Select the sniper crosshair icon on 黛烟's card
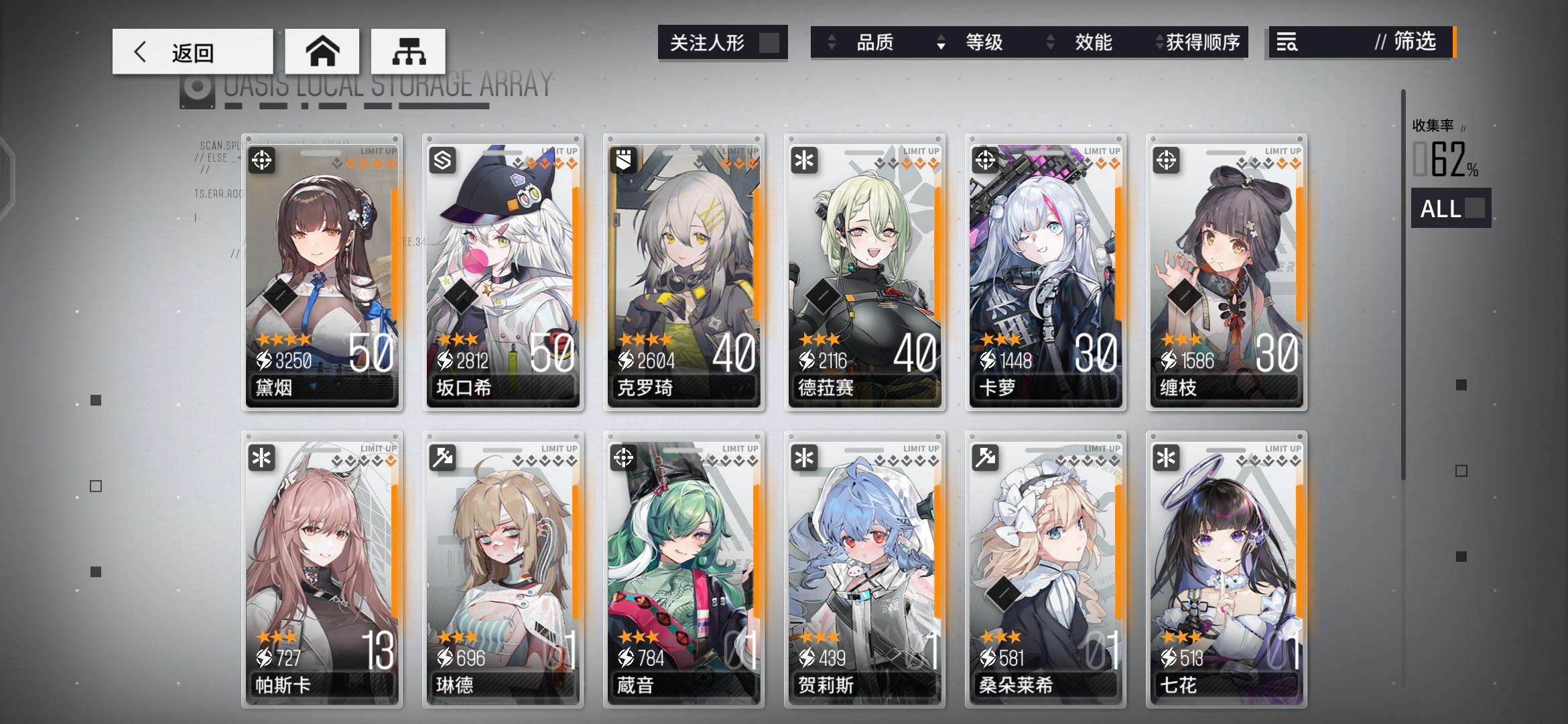The width and height of the screenshot is (1568, 724). coord(263,161)
